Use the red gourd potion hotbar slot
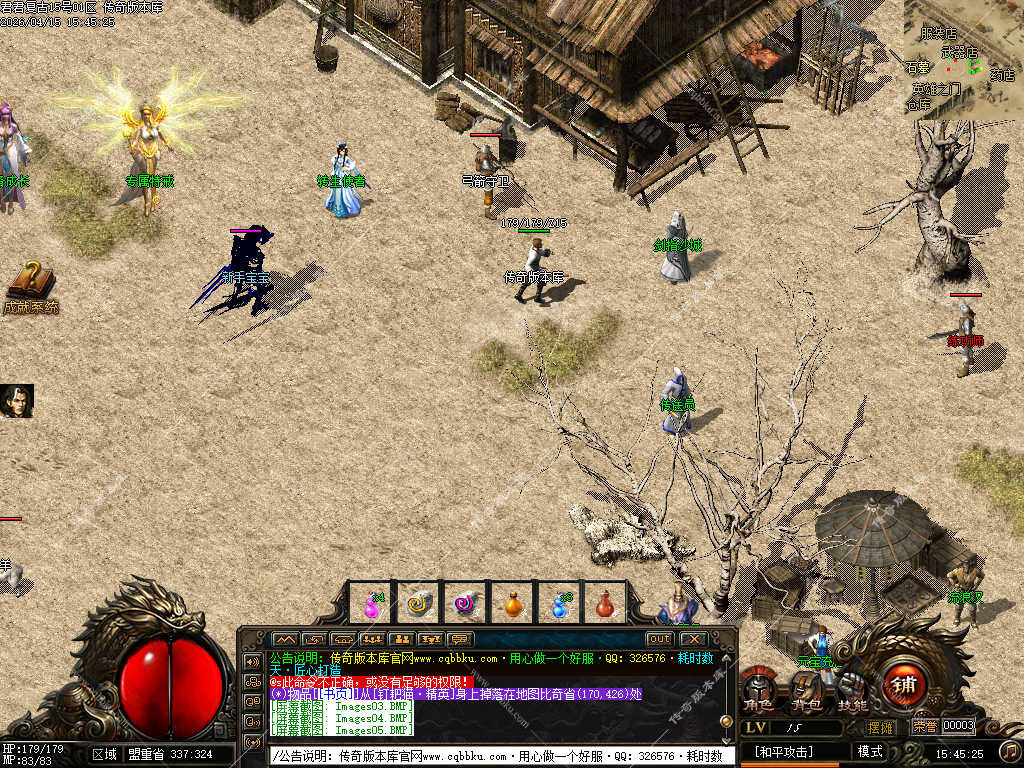 605,604
